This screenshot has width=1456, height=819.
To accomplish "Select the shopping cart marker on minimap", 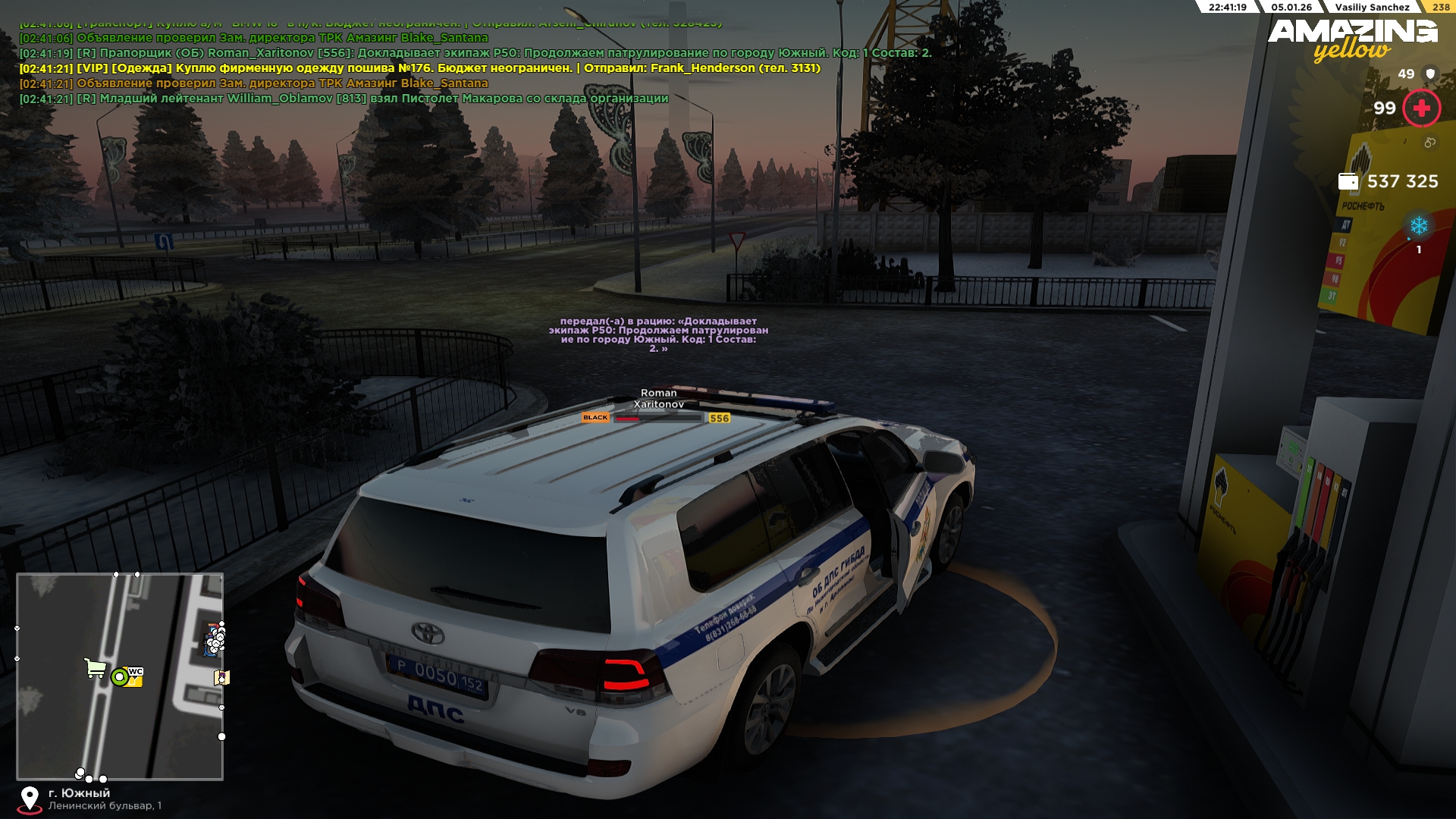I will pos(95,668).
